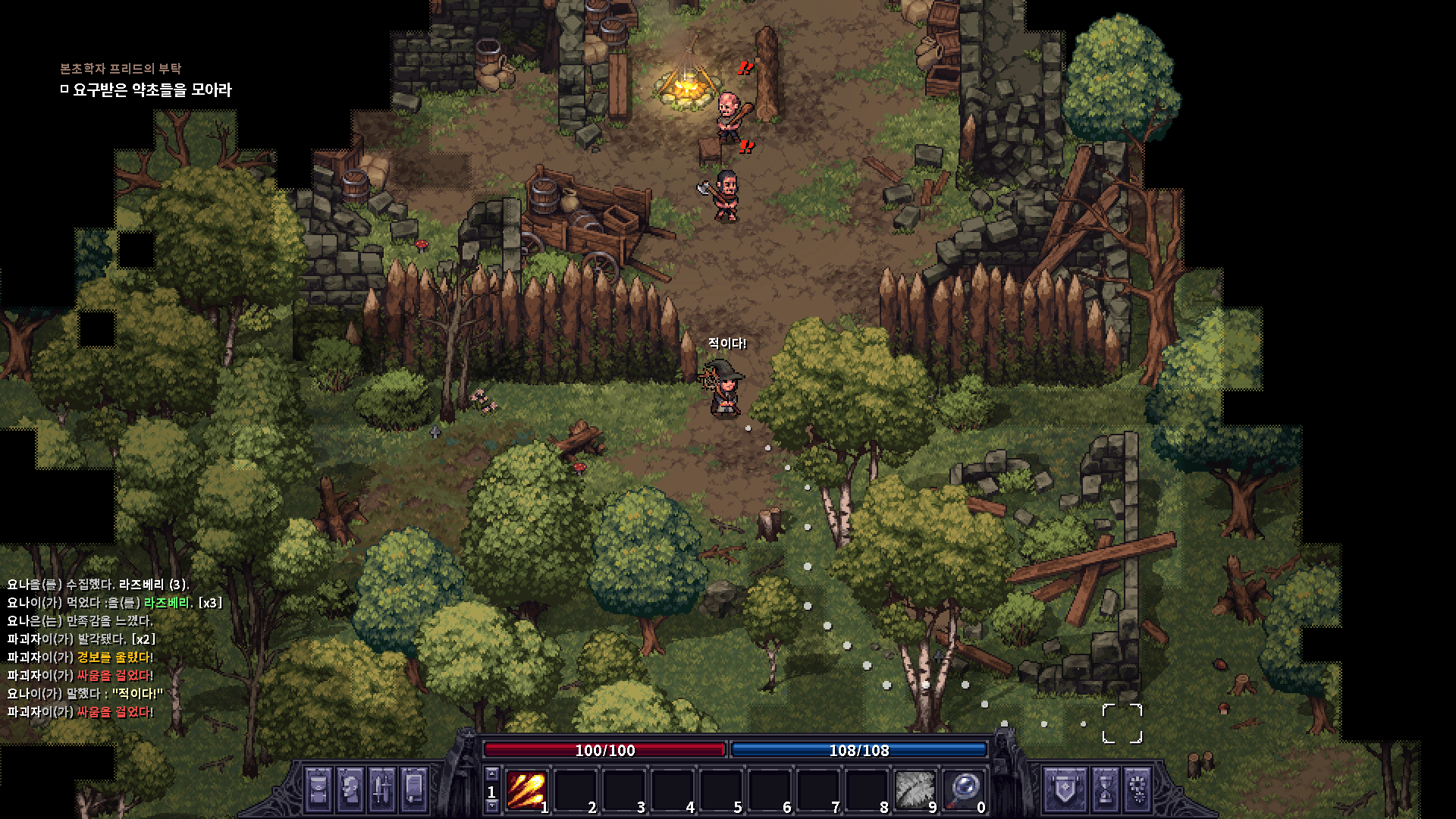This screenshot has height=819, width=1456.
Task: Click the combat message log
Action: (x=114, y=648)
